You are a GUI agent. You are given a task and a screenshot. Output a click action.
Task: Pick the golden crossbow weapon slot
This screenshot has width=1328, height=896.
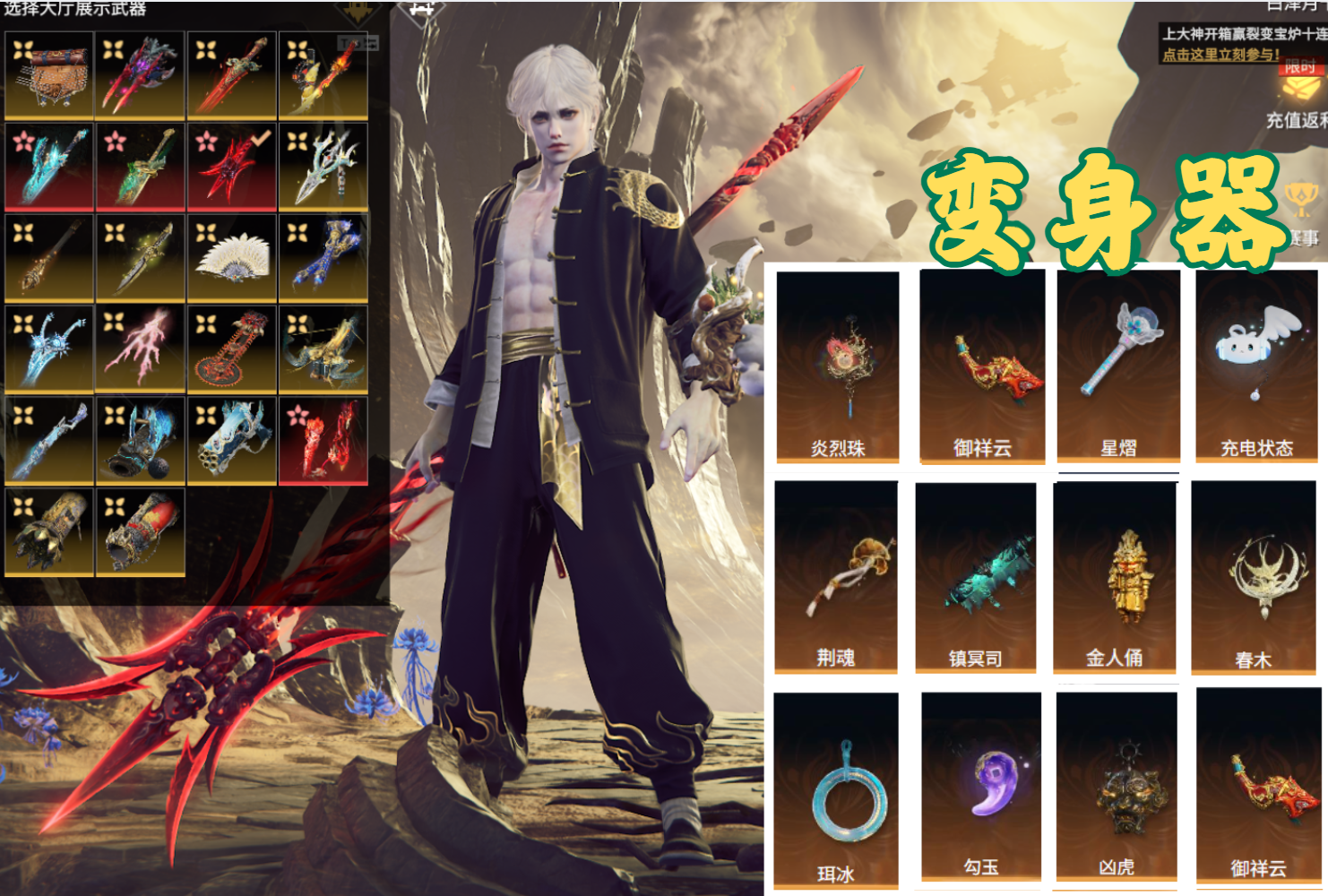(323, 349)
